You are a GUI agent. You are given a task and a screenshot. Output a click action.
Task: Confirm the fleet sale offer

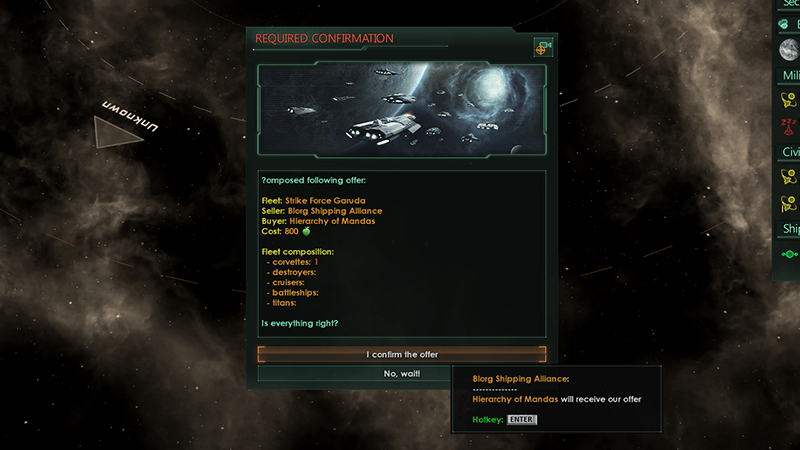pos(401,354)
